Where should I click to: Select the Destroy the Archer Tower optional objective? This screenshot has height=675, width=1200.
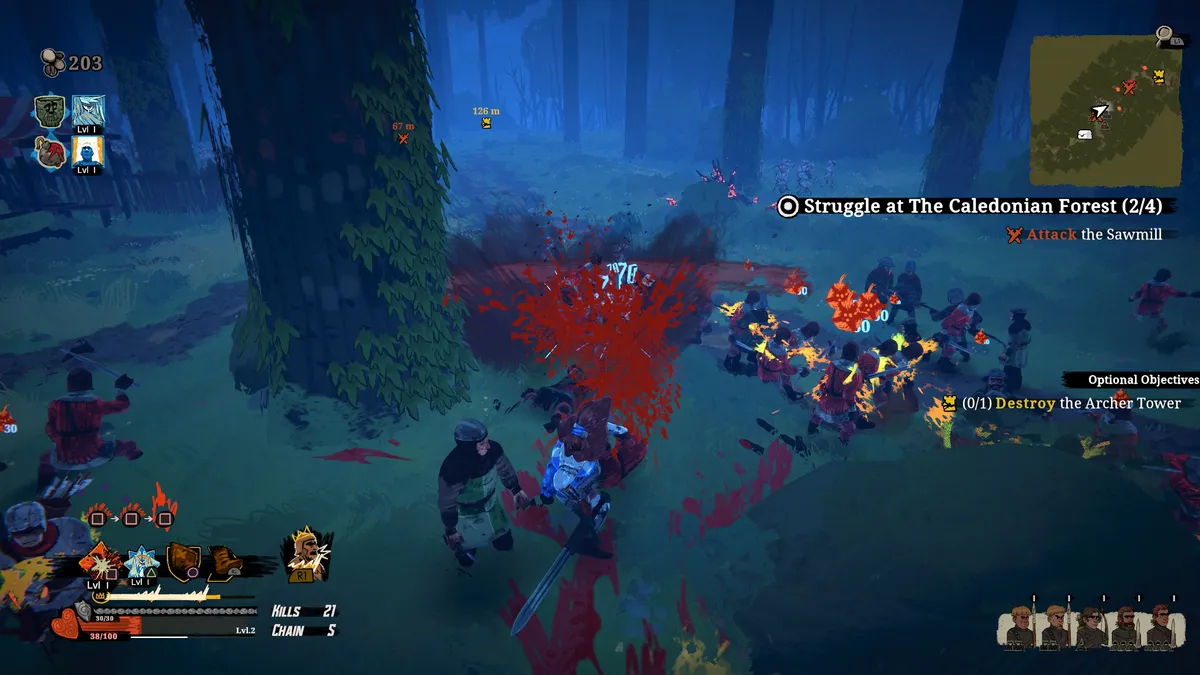[1070, 403]
